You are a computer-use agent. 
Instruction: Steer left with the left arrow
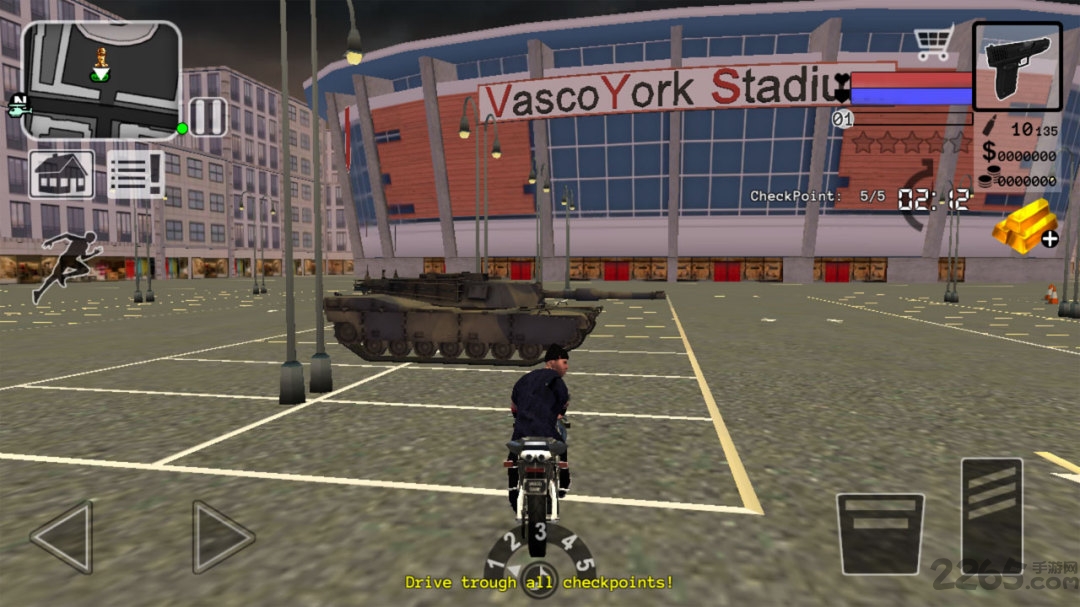tap(63, 537)
